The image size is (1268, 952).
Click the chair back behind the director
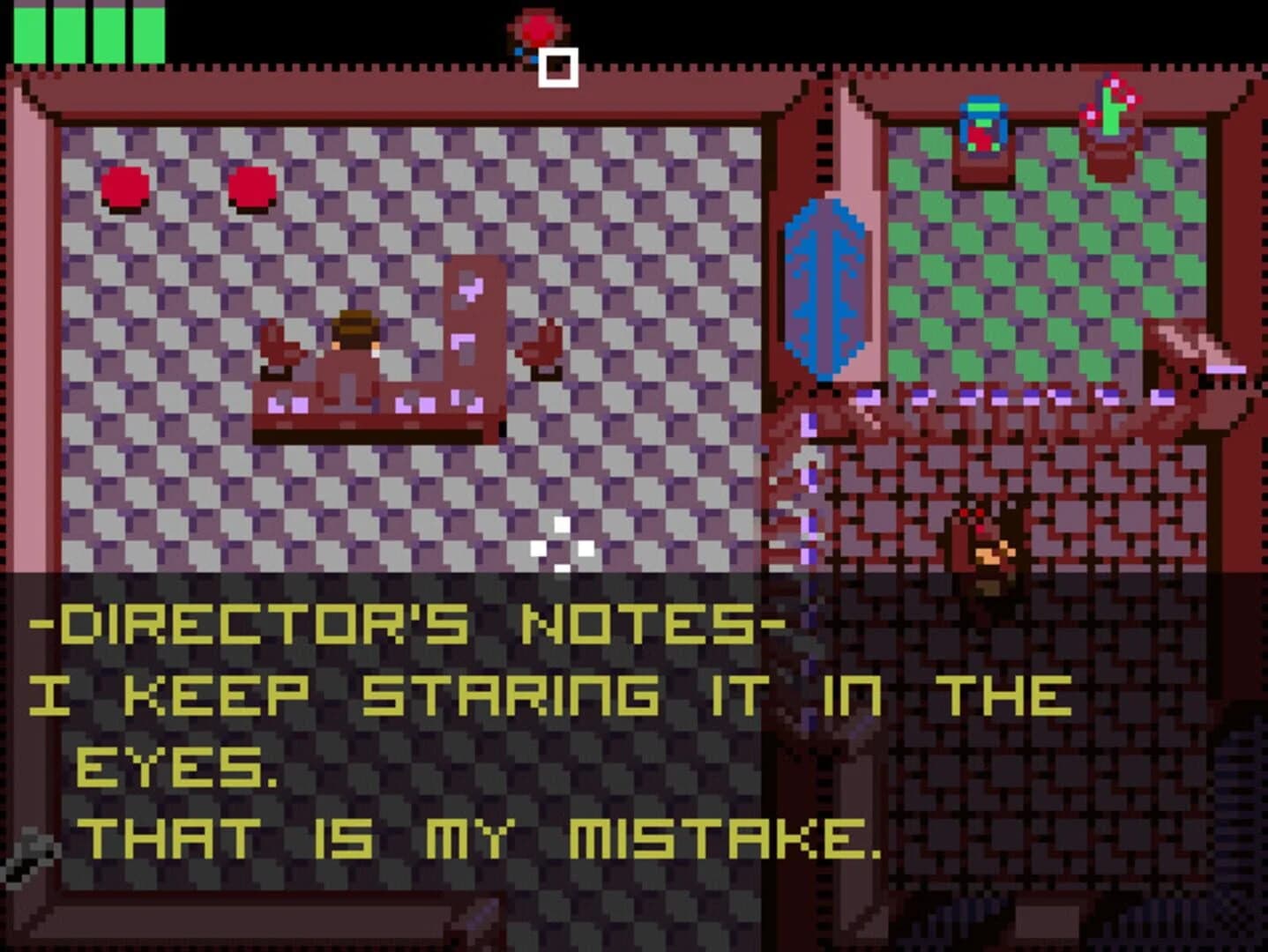coord(476,326)
